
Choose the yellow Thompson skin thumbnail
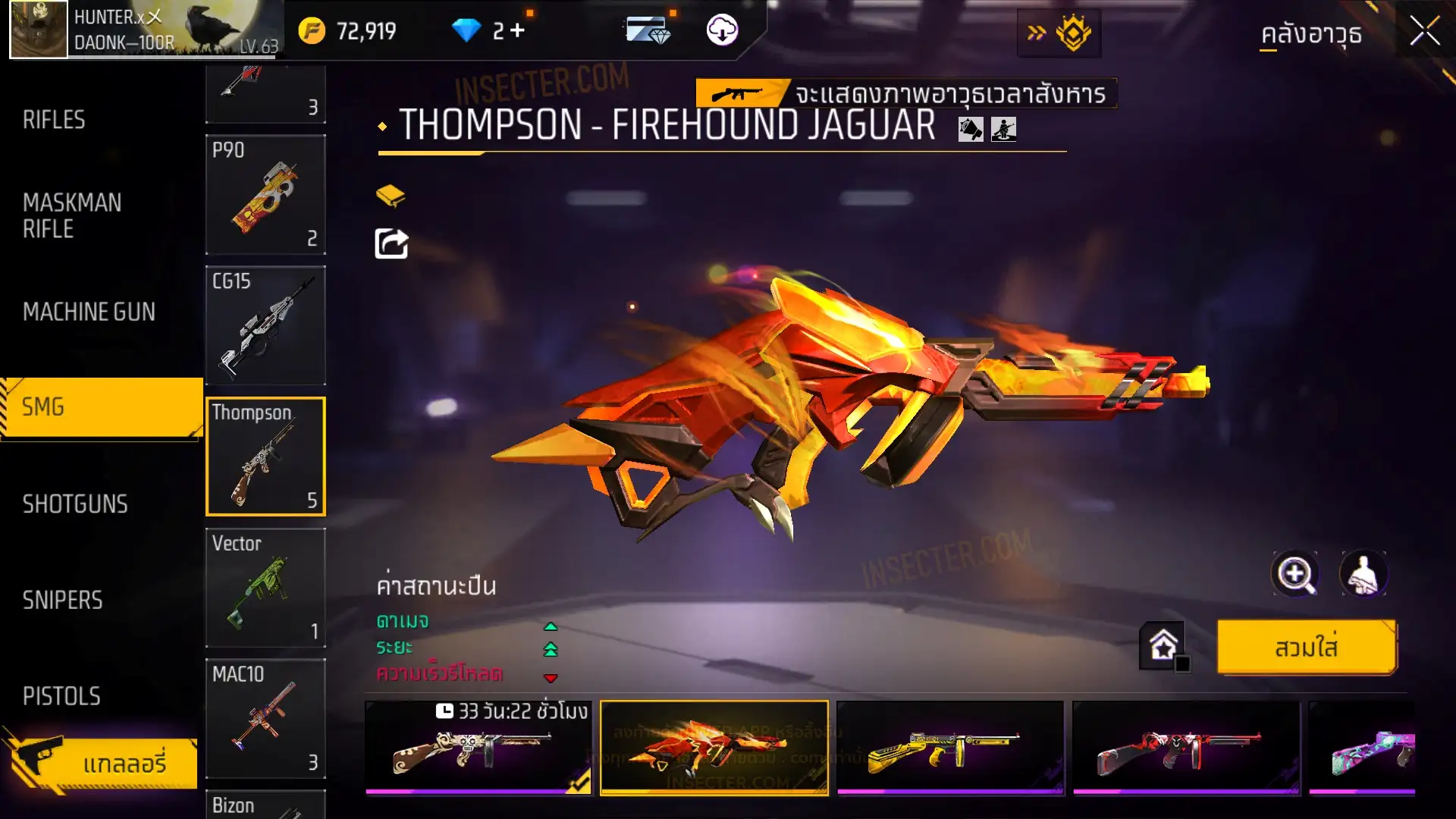click(949, 748)
